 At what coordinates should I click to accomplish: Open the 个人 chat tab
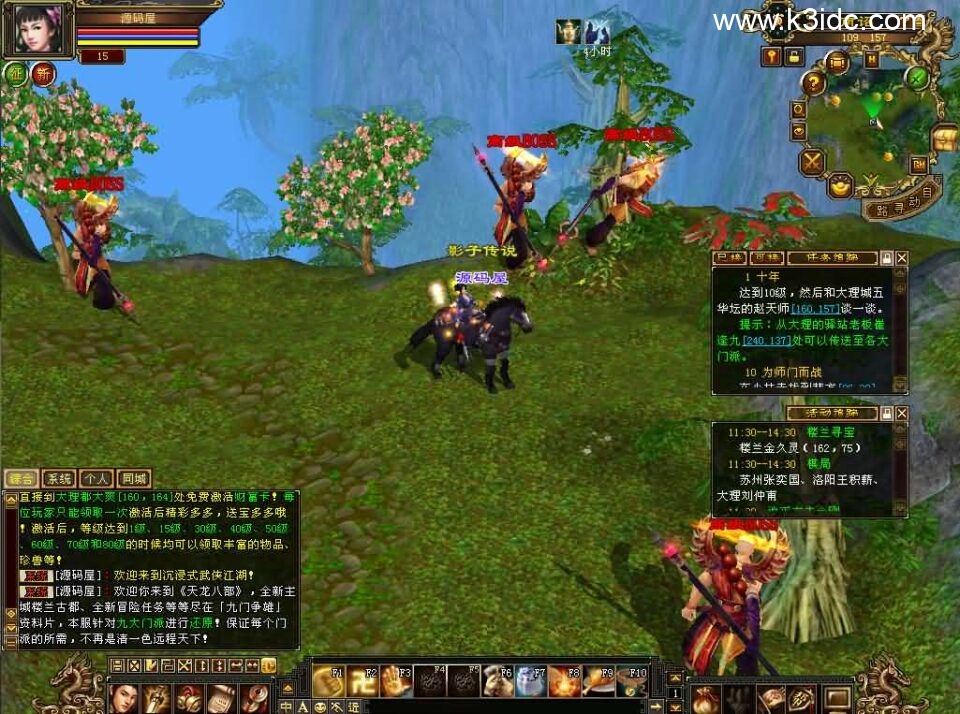click(96, 479)
